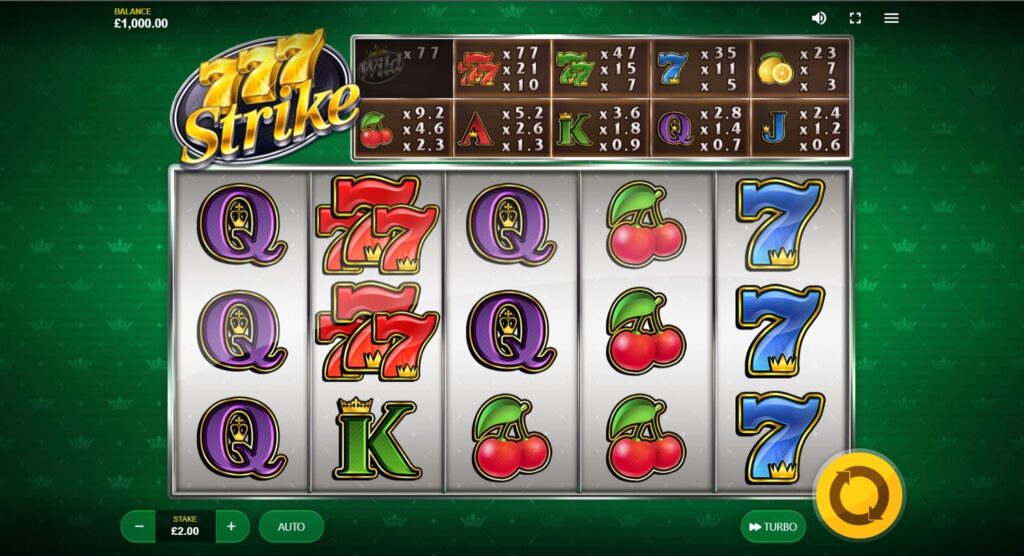The image size is (1024, 556).
Task: Toggle fullscreen mode
Action: tap(855, 18)
